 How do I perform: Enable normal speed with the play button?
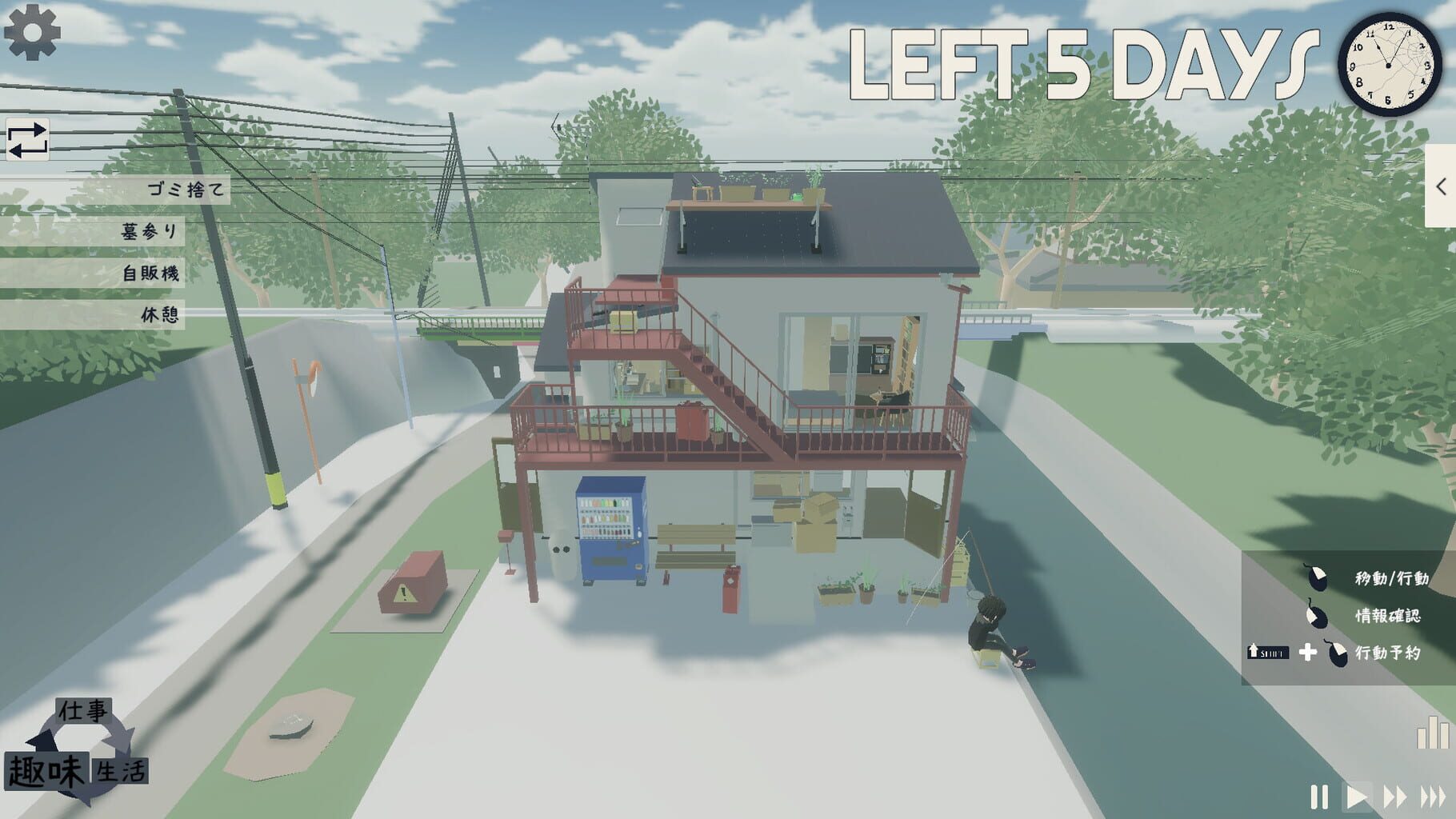pos(1358,797)
